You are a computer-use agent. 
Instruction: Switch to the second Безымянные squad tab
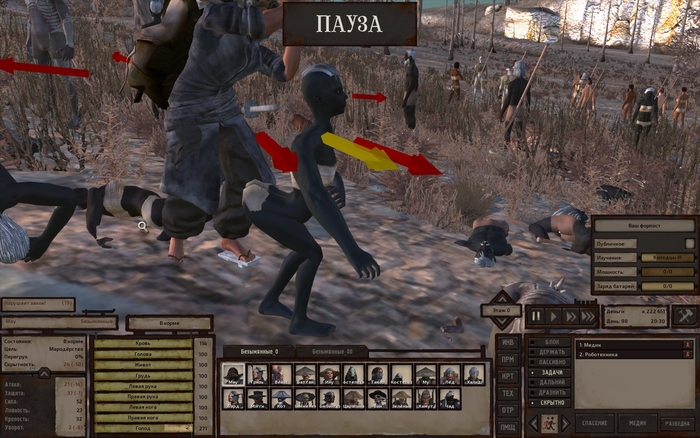[x=330, y=352]
